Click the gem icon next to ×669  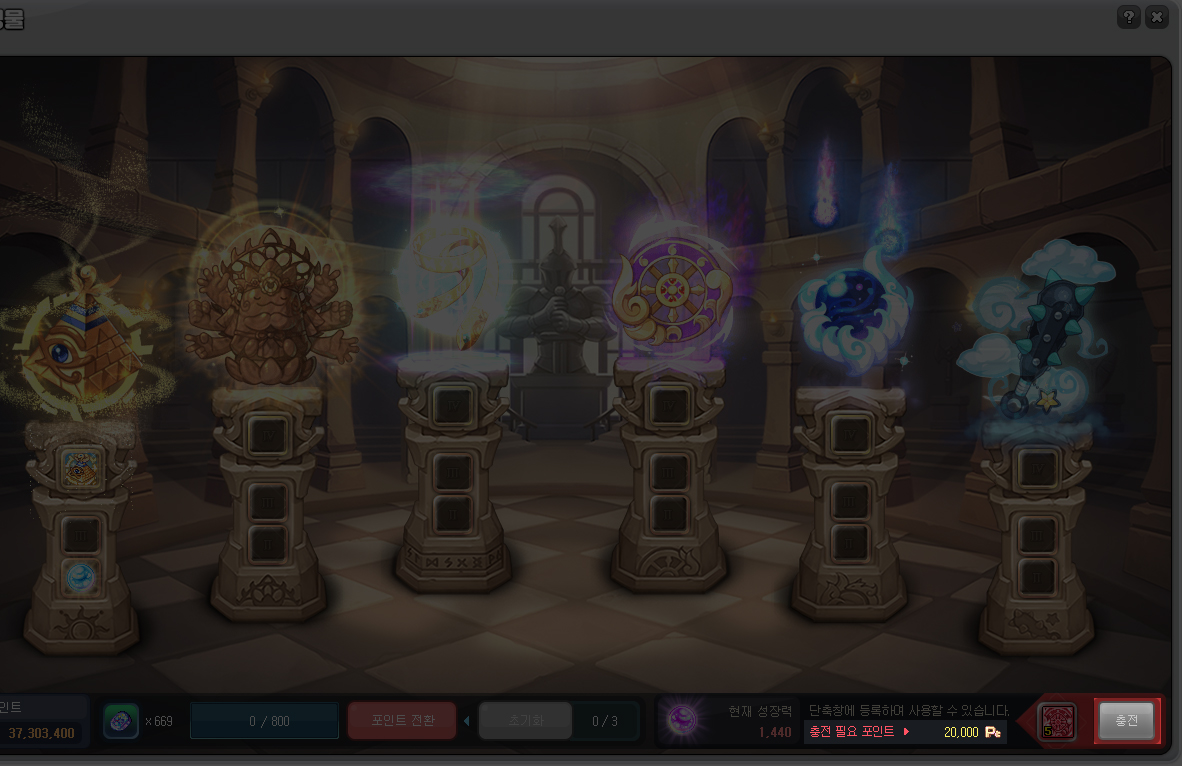tap(121, 720)
